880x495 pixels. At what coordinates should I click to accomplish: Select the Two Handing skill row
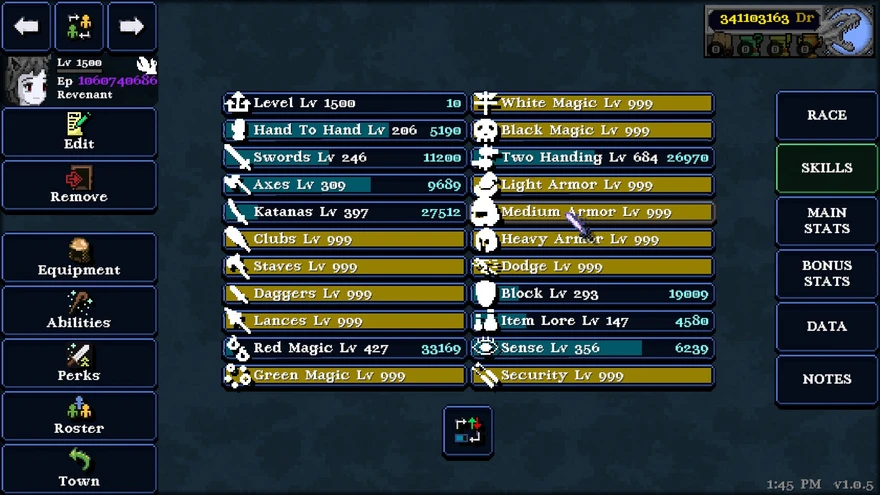[592, 157]
